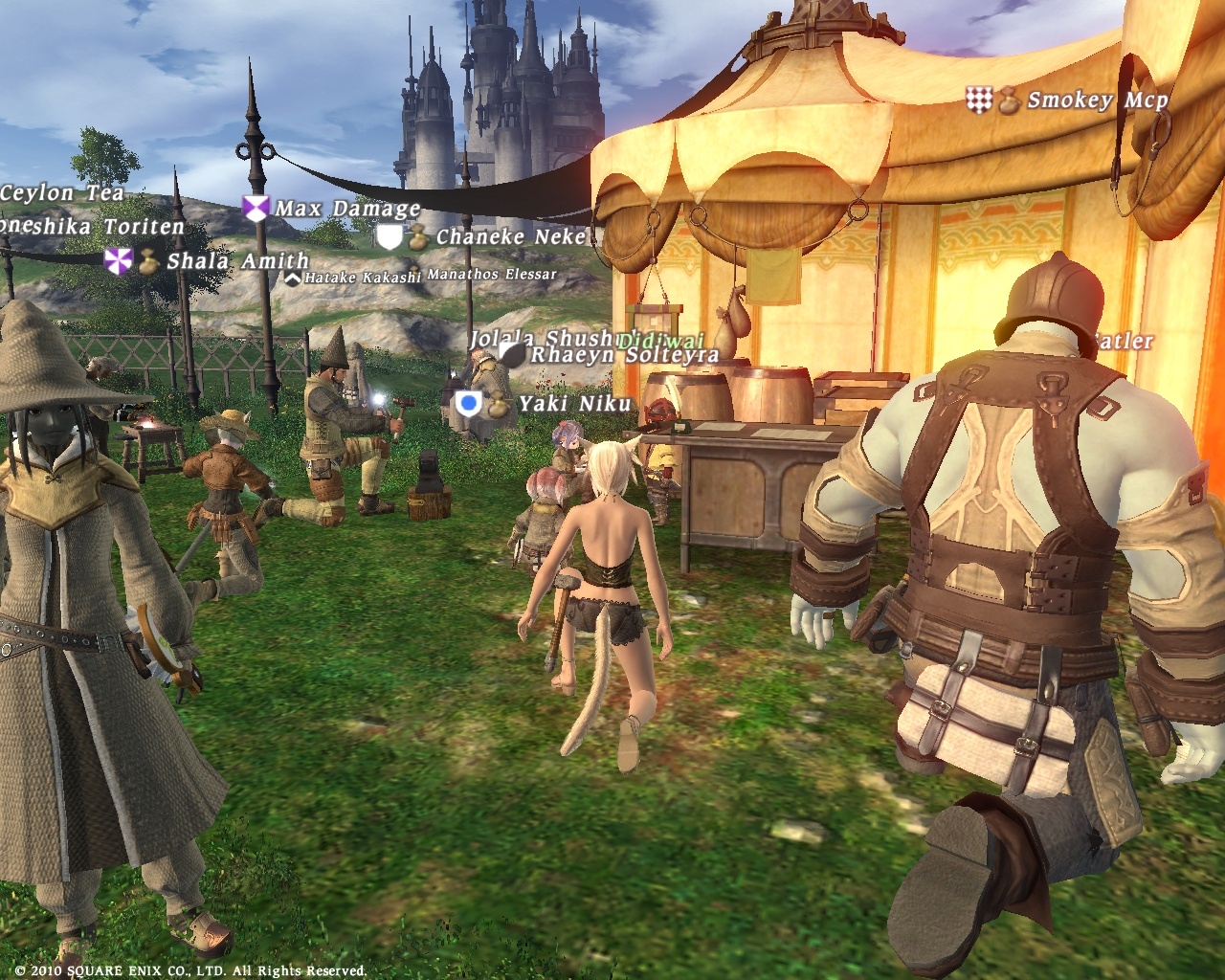Target player Max Damage by nameplate

pos(347,209)
